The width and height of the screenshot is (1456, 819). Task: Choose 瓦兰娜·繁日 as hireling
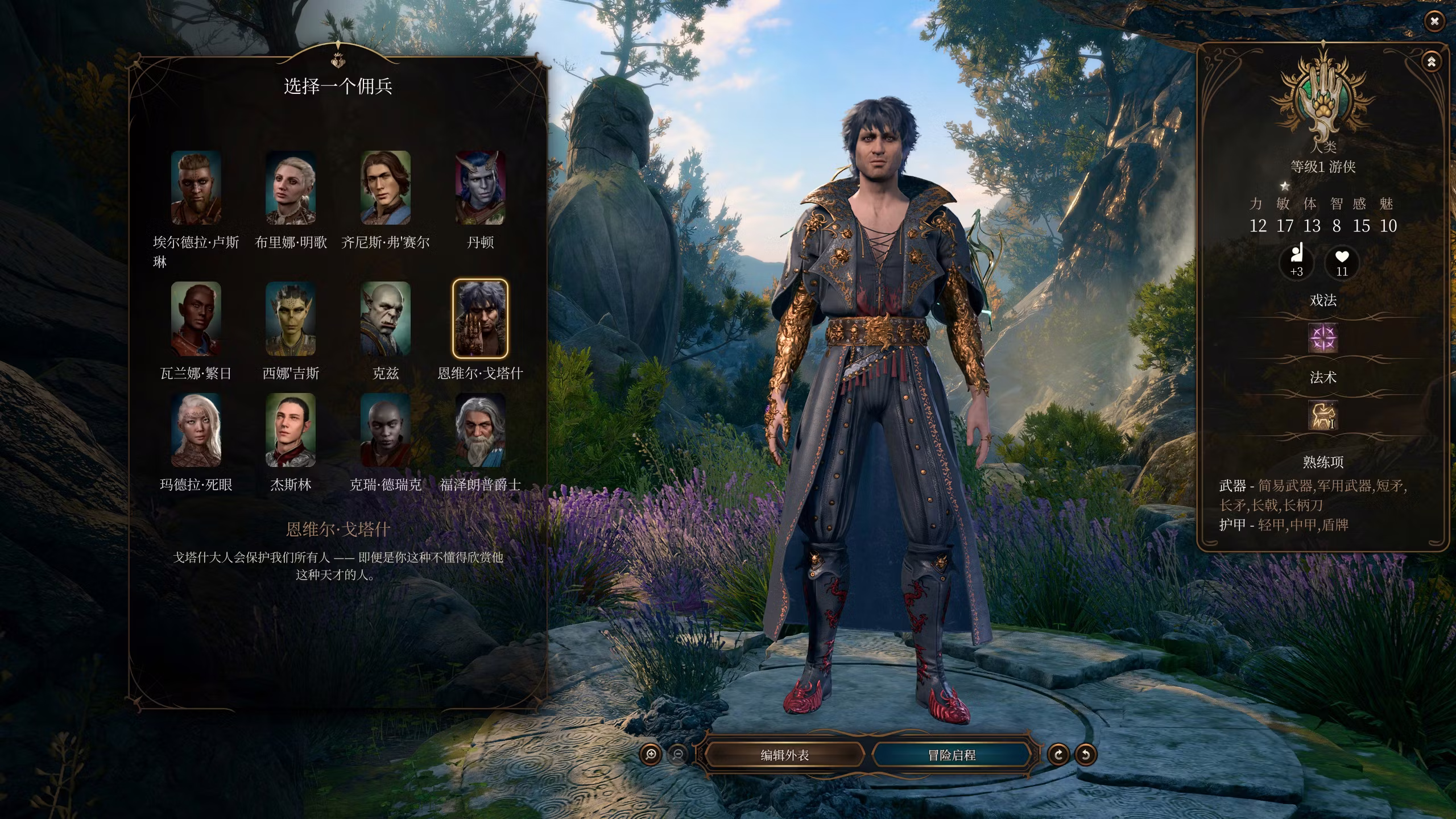[x=196, y=318]
